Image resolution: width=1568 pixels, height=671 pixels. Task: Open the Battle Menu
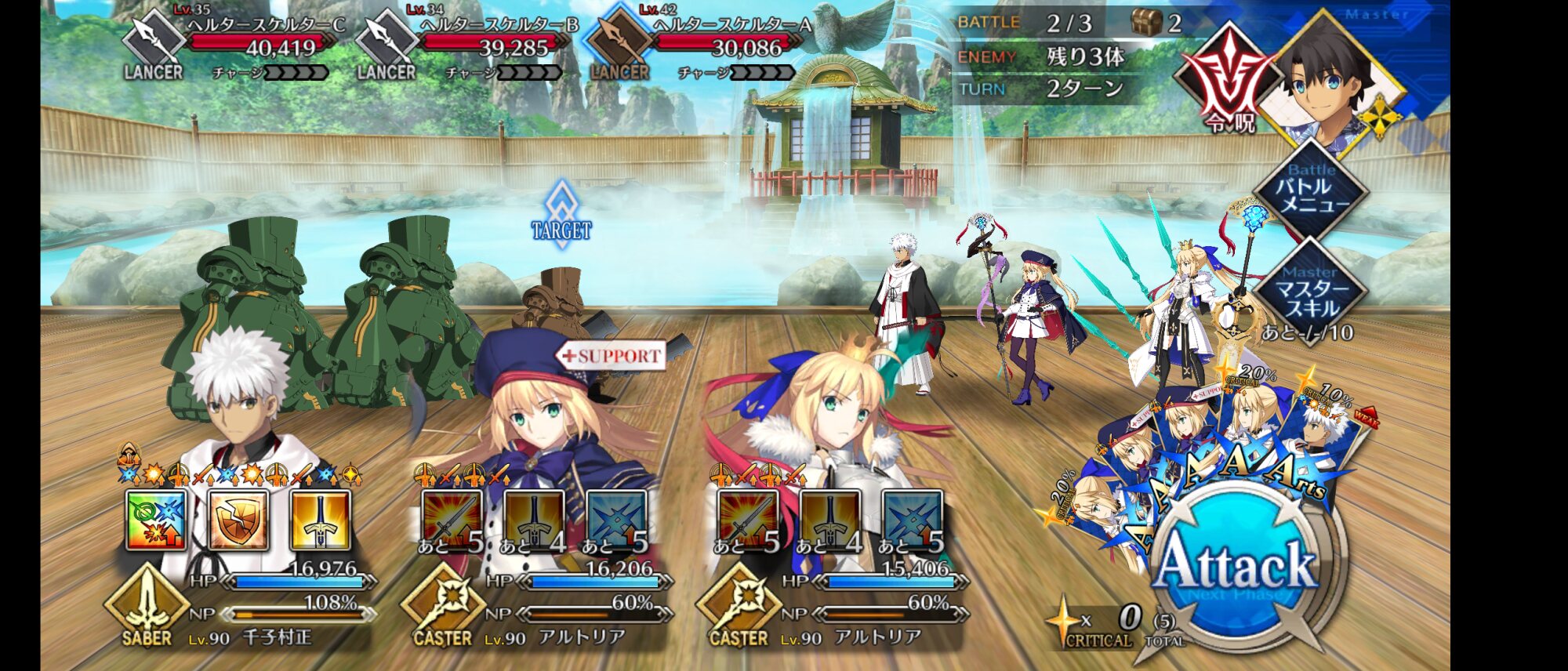1312,190
